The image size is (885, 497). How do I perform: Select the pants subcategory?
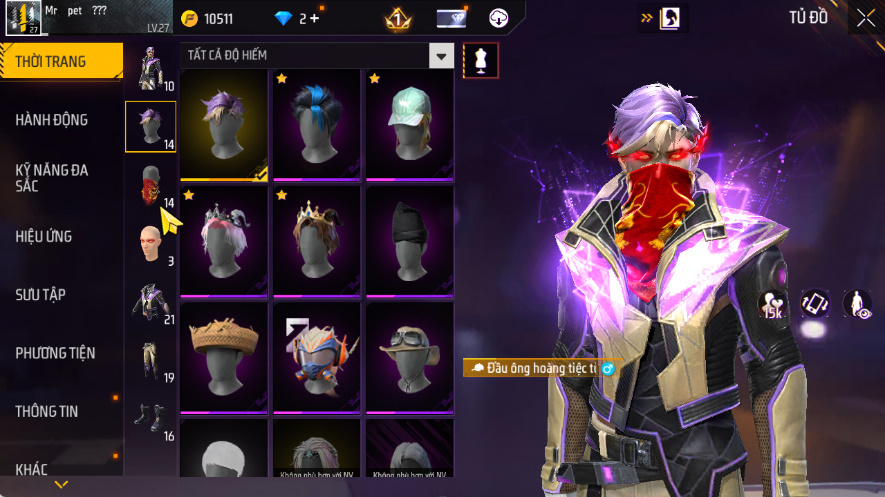click(x=151, y=360)
